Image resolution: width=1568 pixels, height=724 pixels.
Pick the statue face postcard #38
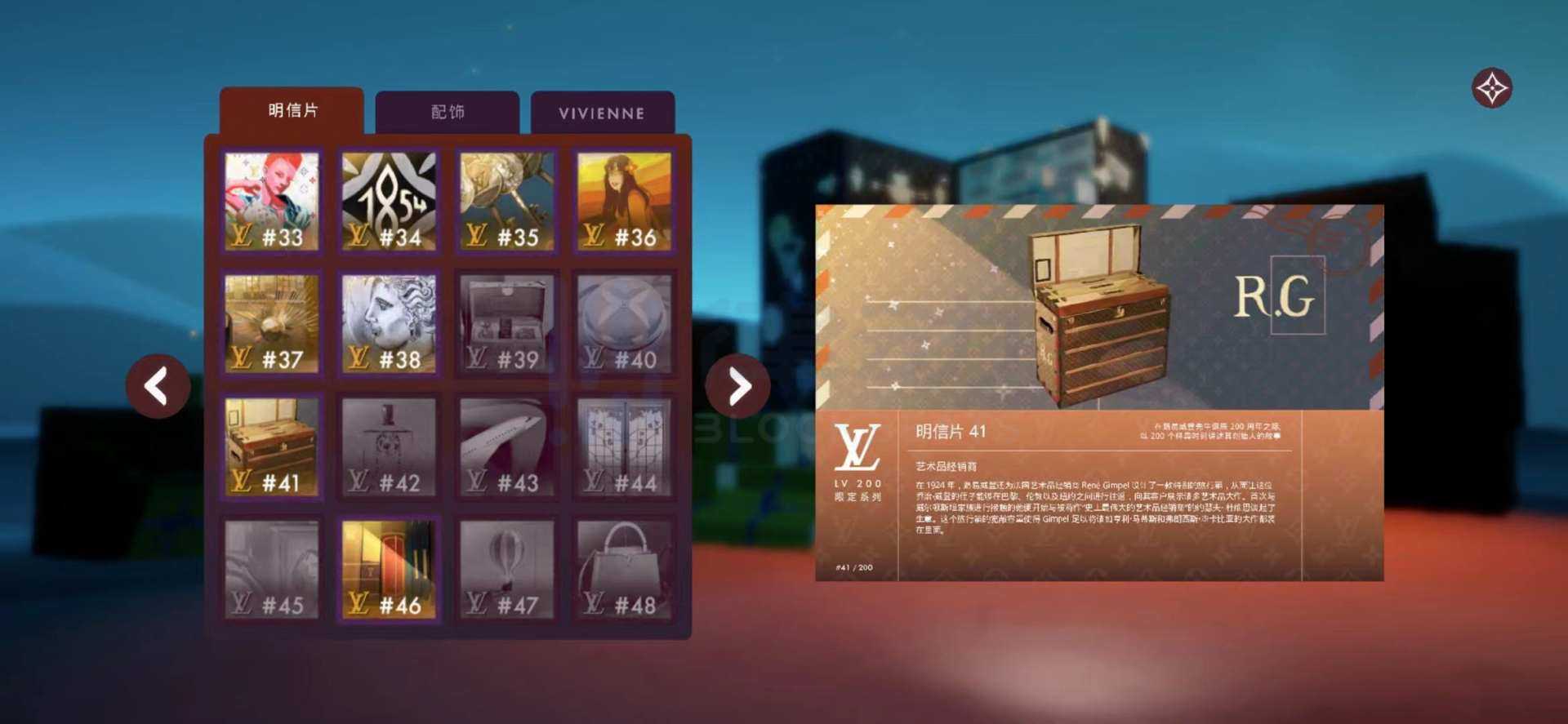coord(389,324)
